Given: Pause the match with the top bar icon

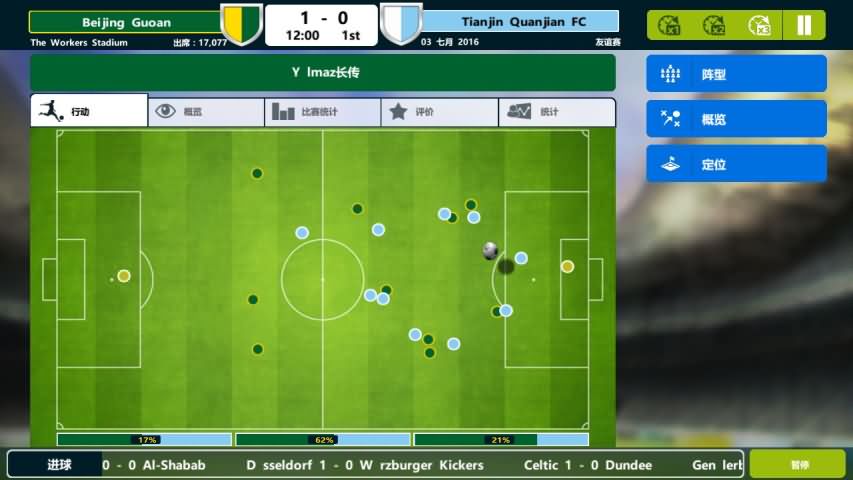Looking at the screenshot, I should tap(804, 25).
